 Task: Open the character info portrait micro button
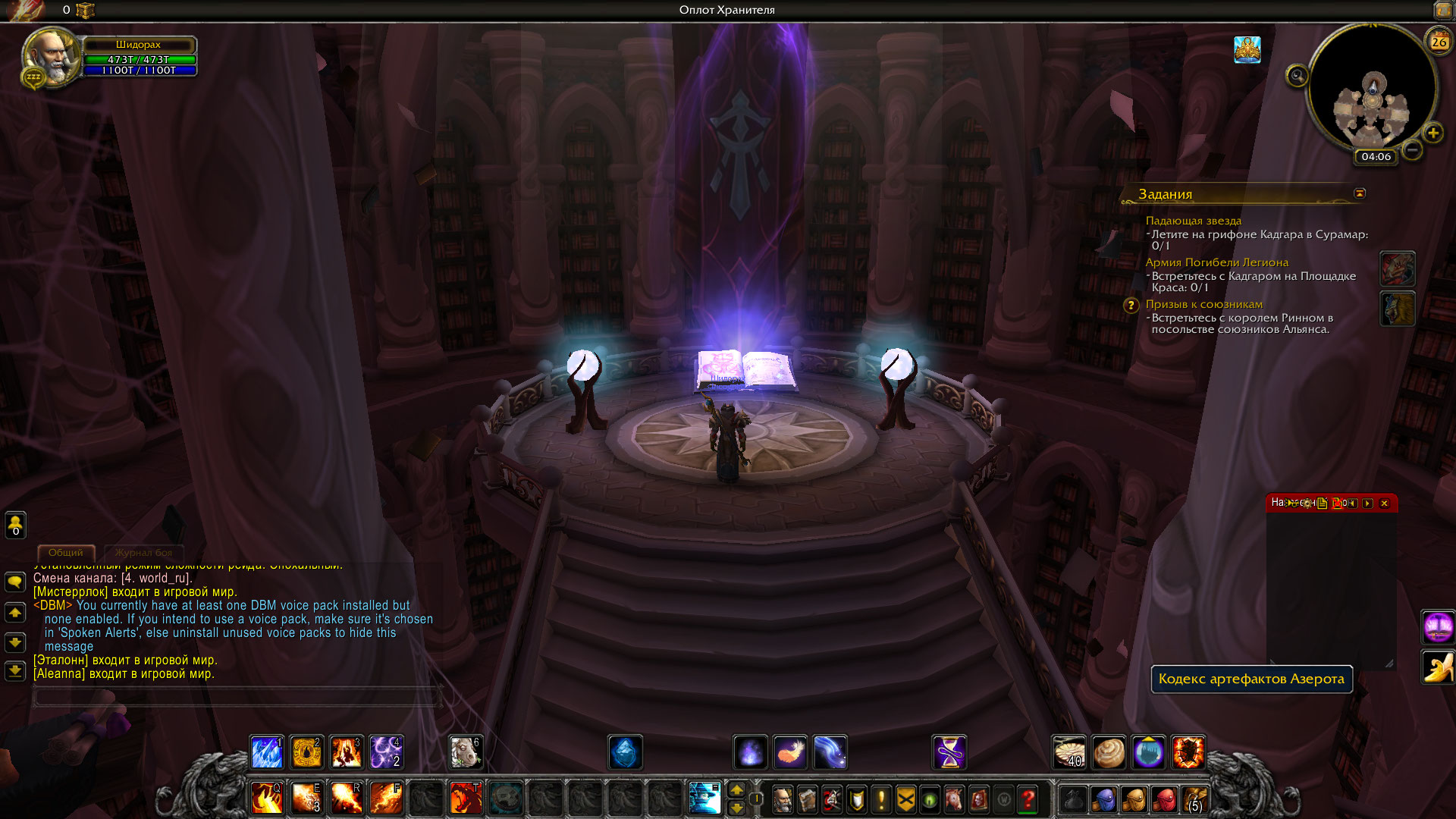[783, 799]
